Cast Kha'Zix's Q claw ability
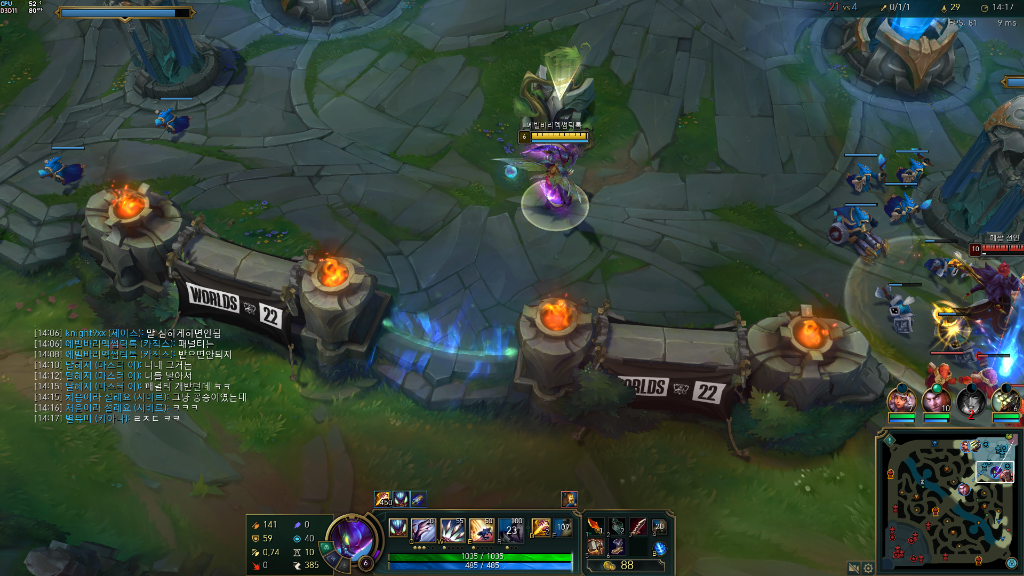Screen dimensions: 1024x576 tap(423, 529)
